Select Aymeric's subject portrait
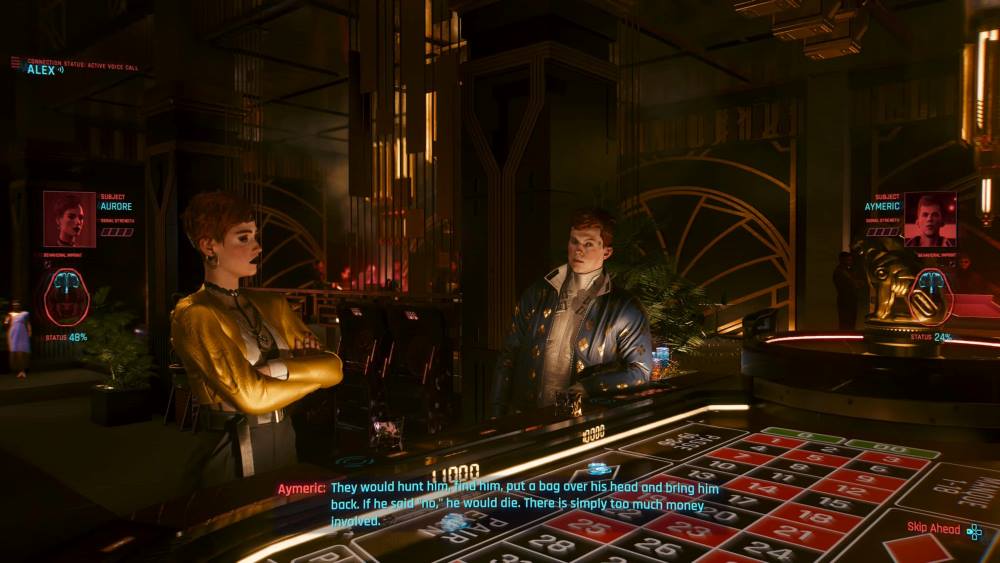The width and height of the screenshot is (1000, 563). click(x=929, y=219)
